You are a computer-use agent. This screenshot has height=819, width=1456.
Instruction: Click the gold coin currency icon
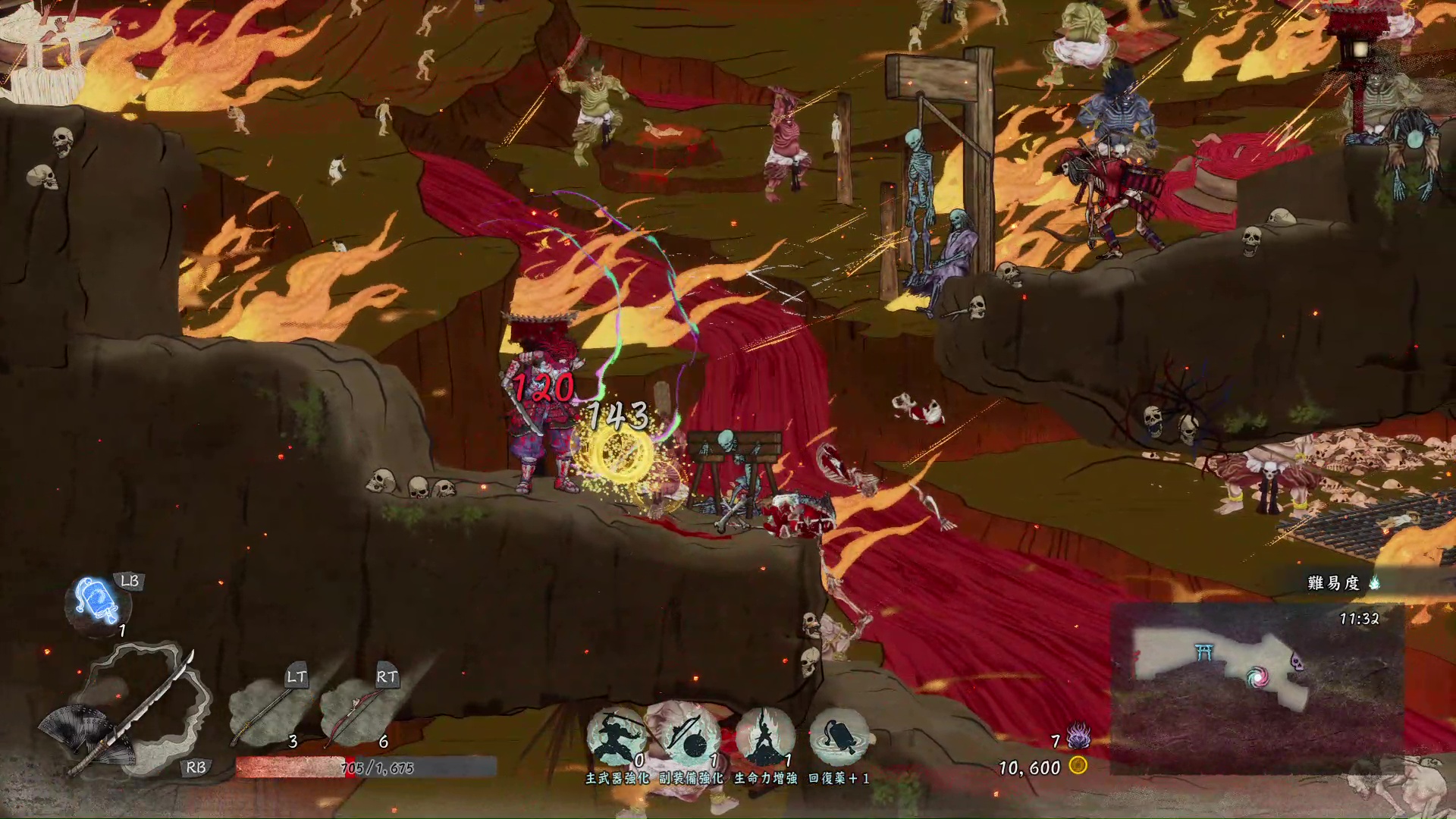point(1078,766)
